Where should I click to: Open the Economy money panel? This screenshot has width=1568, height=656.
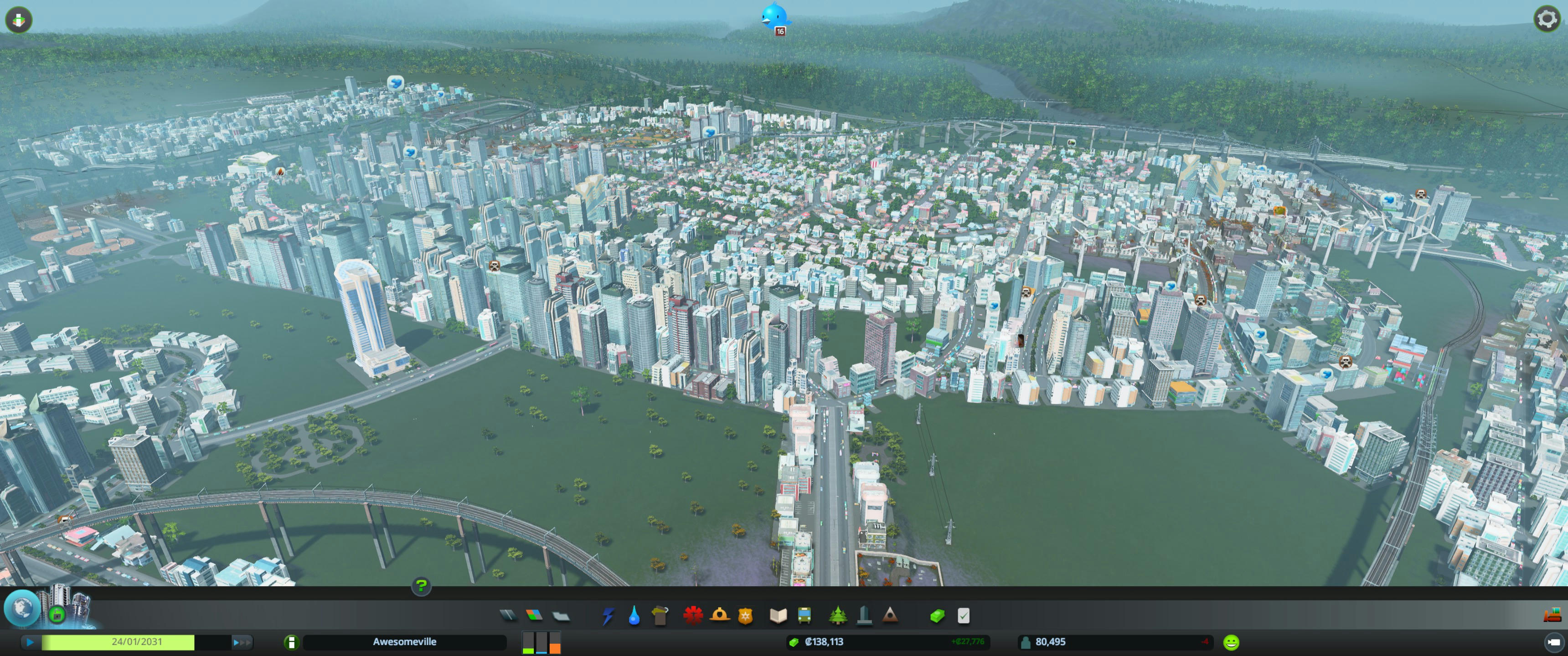coord(938,616)
